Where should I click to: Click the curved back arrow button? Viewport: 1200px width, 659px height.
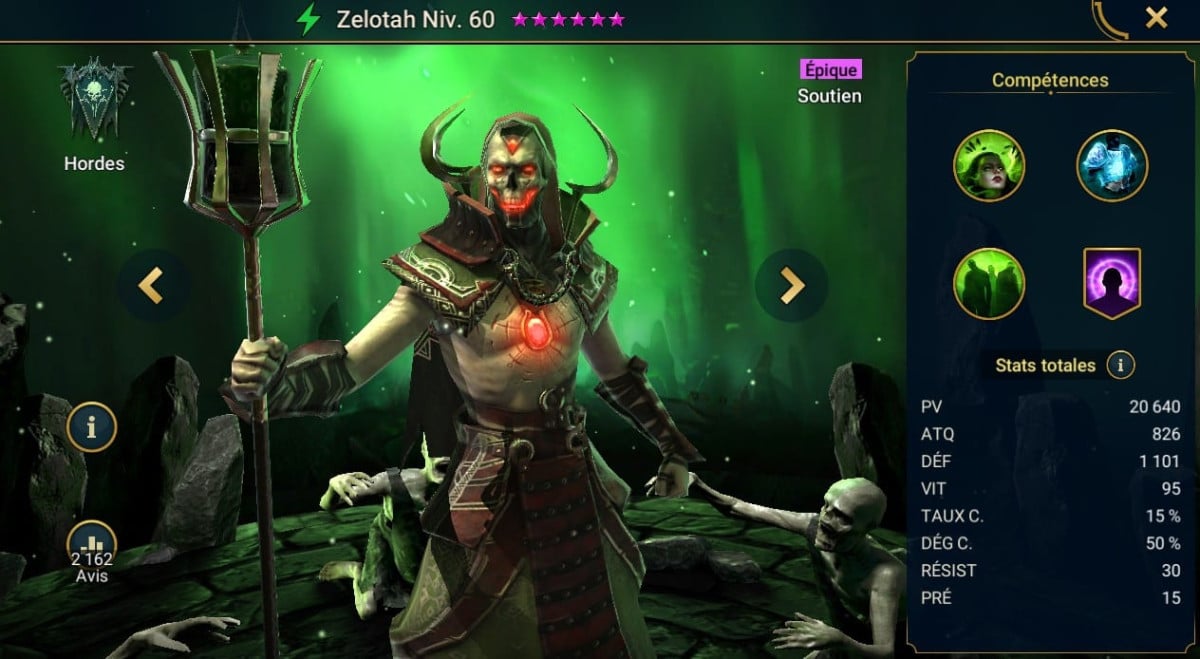(1109, 20)
